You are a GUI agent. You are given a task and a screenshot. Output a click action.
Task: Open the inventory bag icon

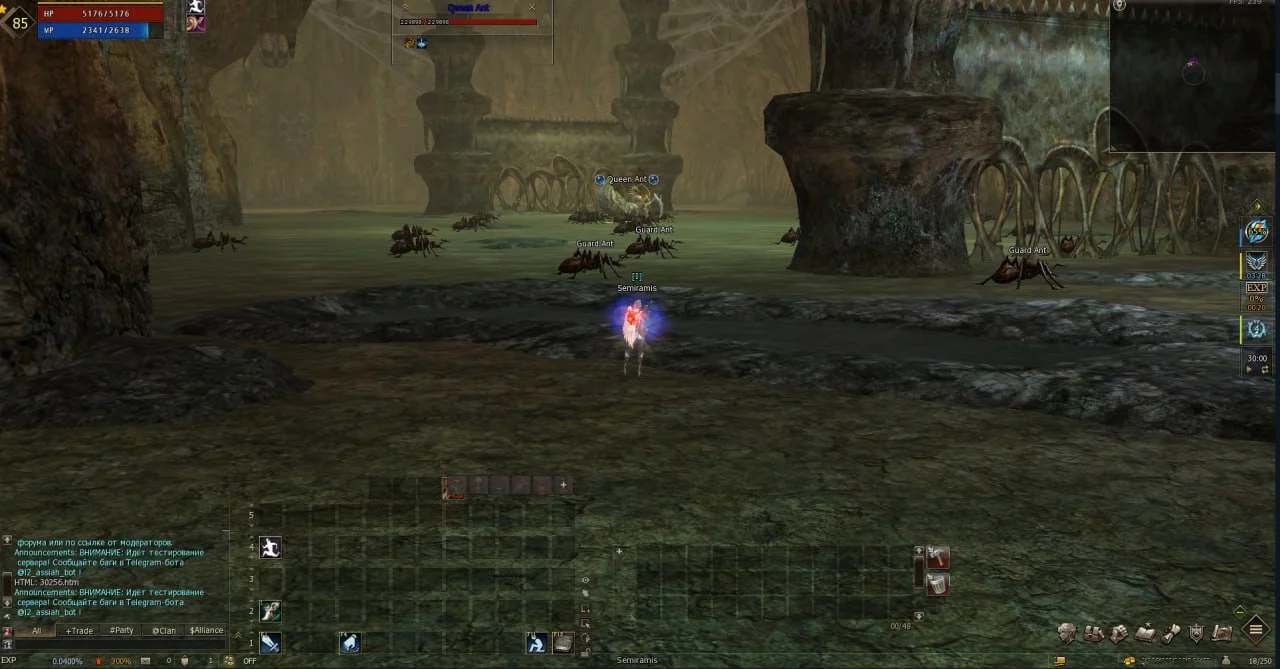pyautogui.click(x=1094, y=632)
